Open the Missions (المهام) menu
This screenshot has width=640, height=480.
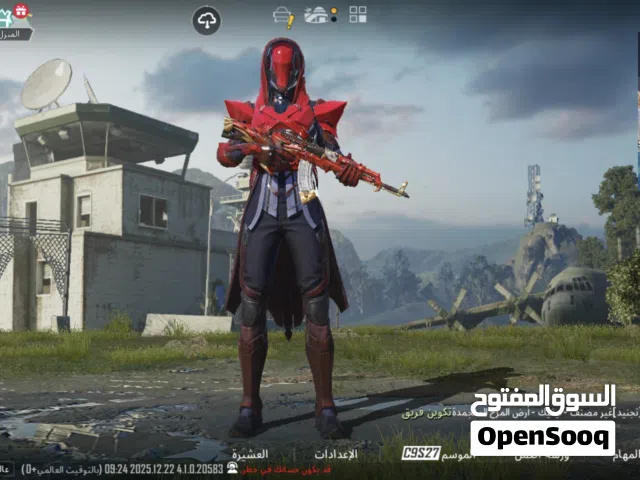click(626, 453)
